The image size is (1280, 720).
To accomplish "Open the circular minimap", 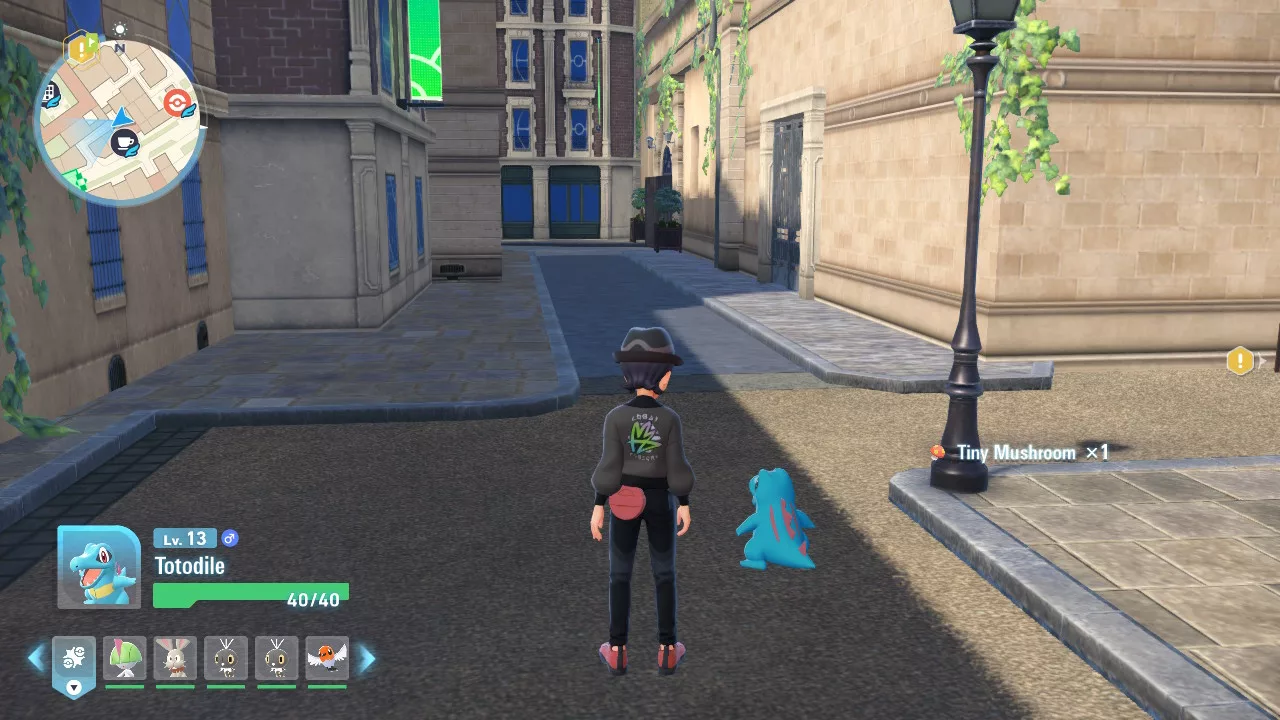I will 119,120.
